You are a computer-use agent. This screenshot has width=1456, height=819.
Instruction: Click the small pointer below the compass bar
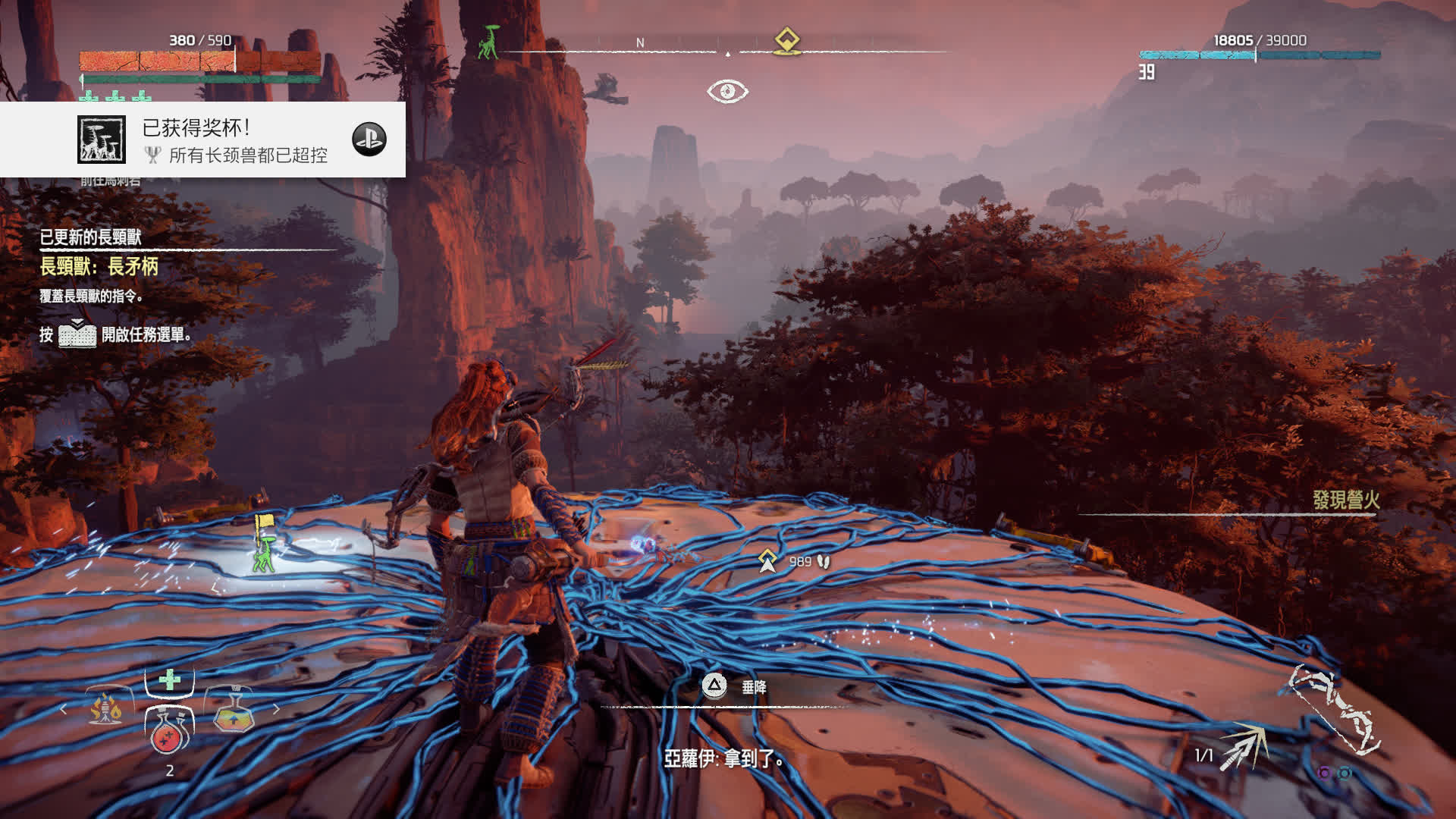730,54
